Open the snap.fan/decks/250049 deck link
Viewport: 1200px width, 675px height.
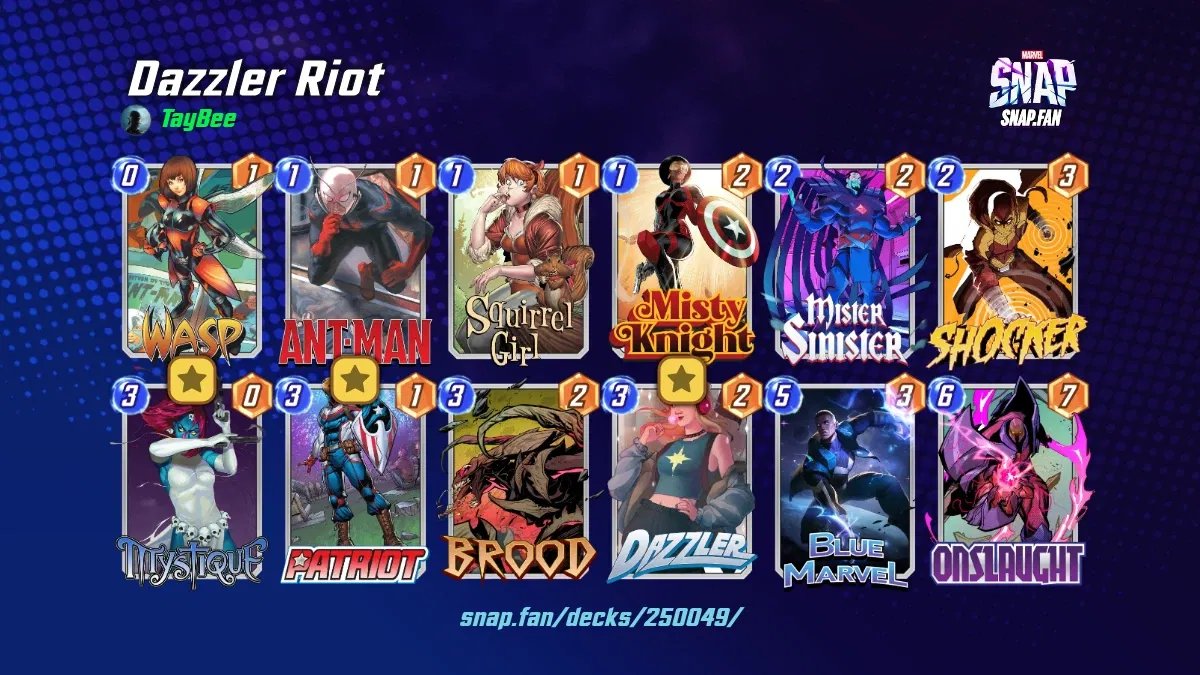601,616
